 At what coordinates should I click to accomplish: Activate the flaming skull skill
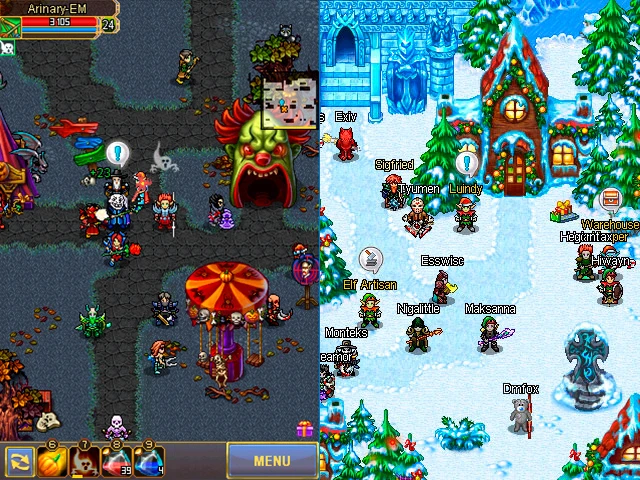pos(83,462)
